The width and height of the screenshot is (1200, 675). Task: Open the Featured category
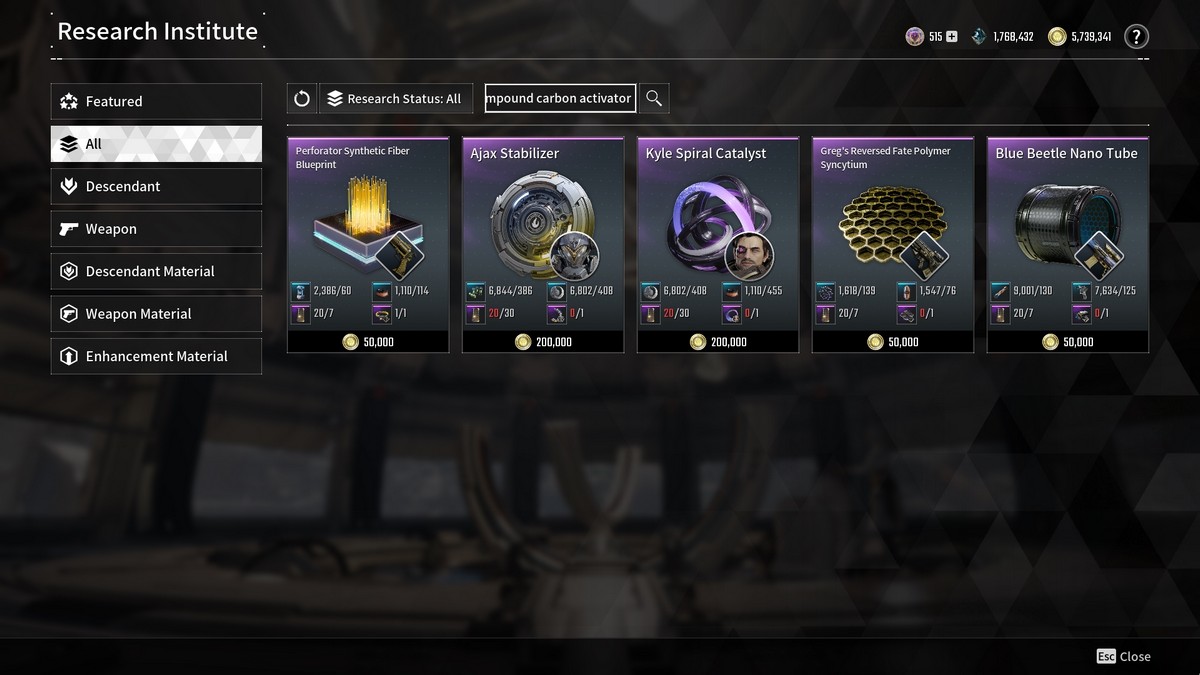tap(156, 101)
